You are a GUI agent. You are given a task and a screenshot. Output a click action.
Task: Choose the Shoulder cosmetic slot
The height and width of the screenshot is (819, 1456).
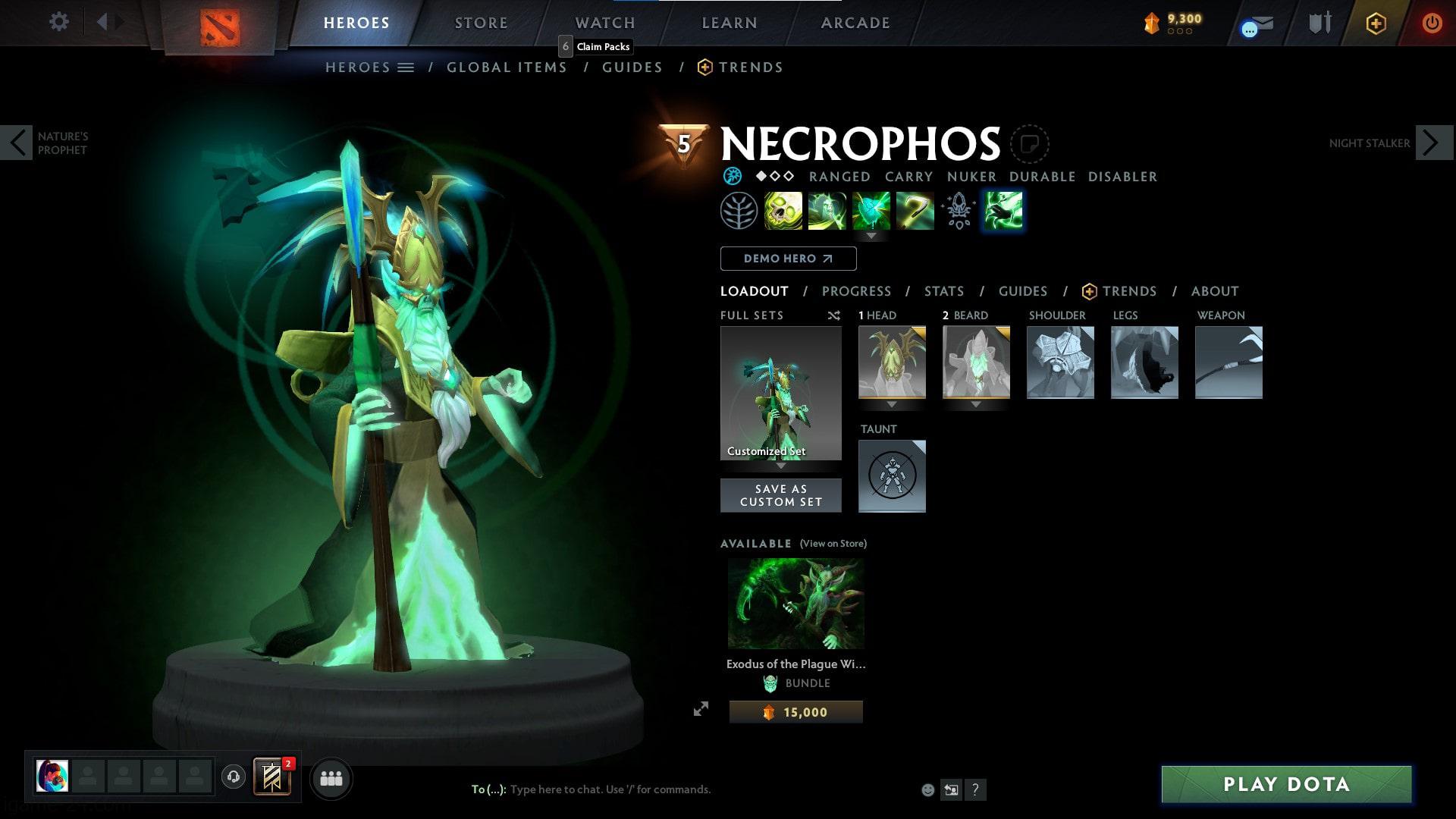pos(1060,362)
